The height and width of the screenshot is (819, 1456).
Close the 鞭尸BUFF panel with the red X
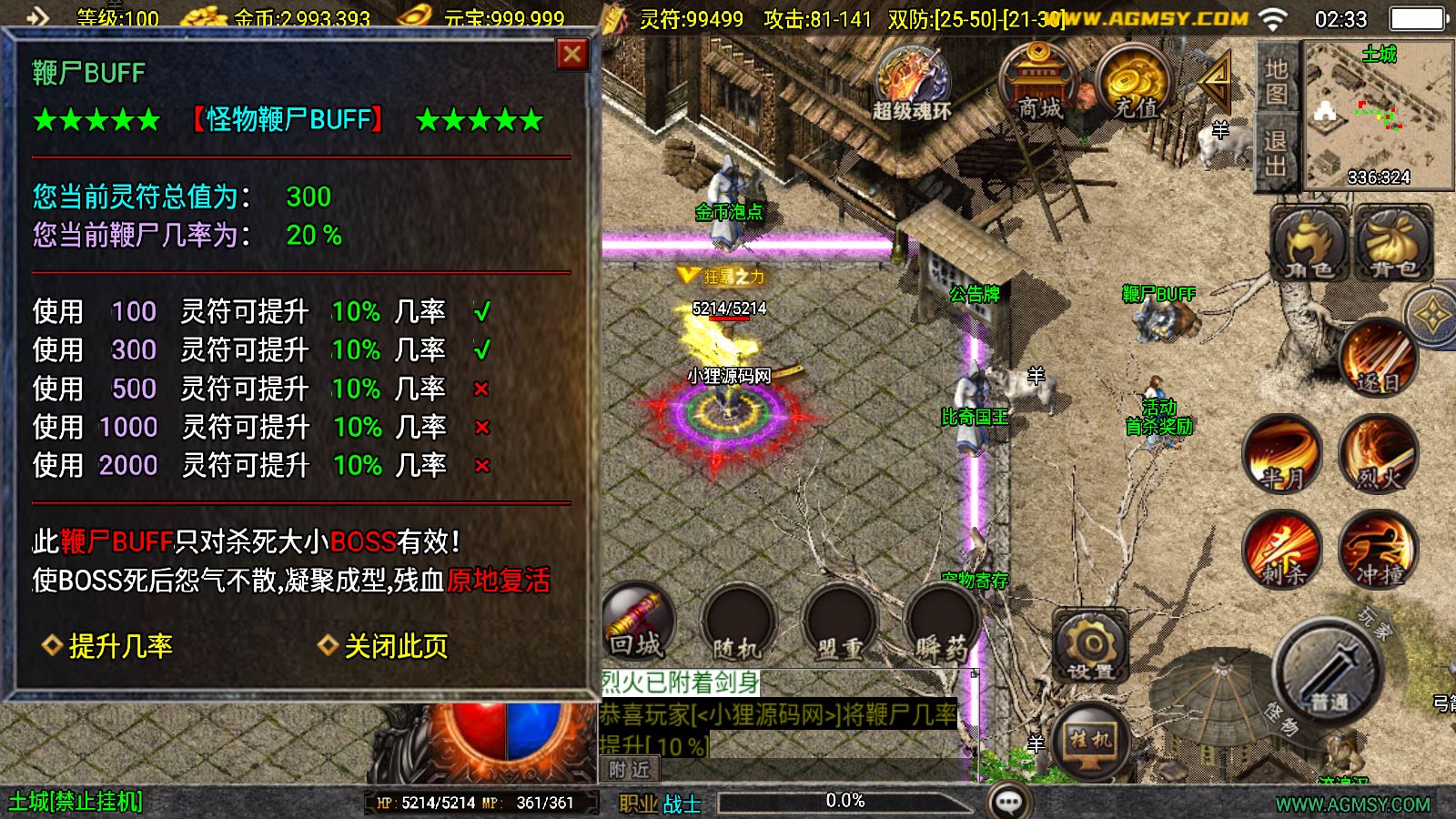571,56
